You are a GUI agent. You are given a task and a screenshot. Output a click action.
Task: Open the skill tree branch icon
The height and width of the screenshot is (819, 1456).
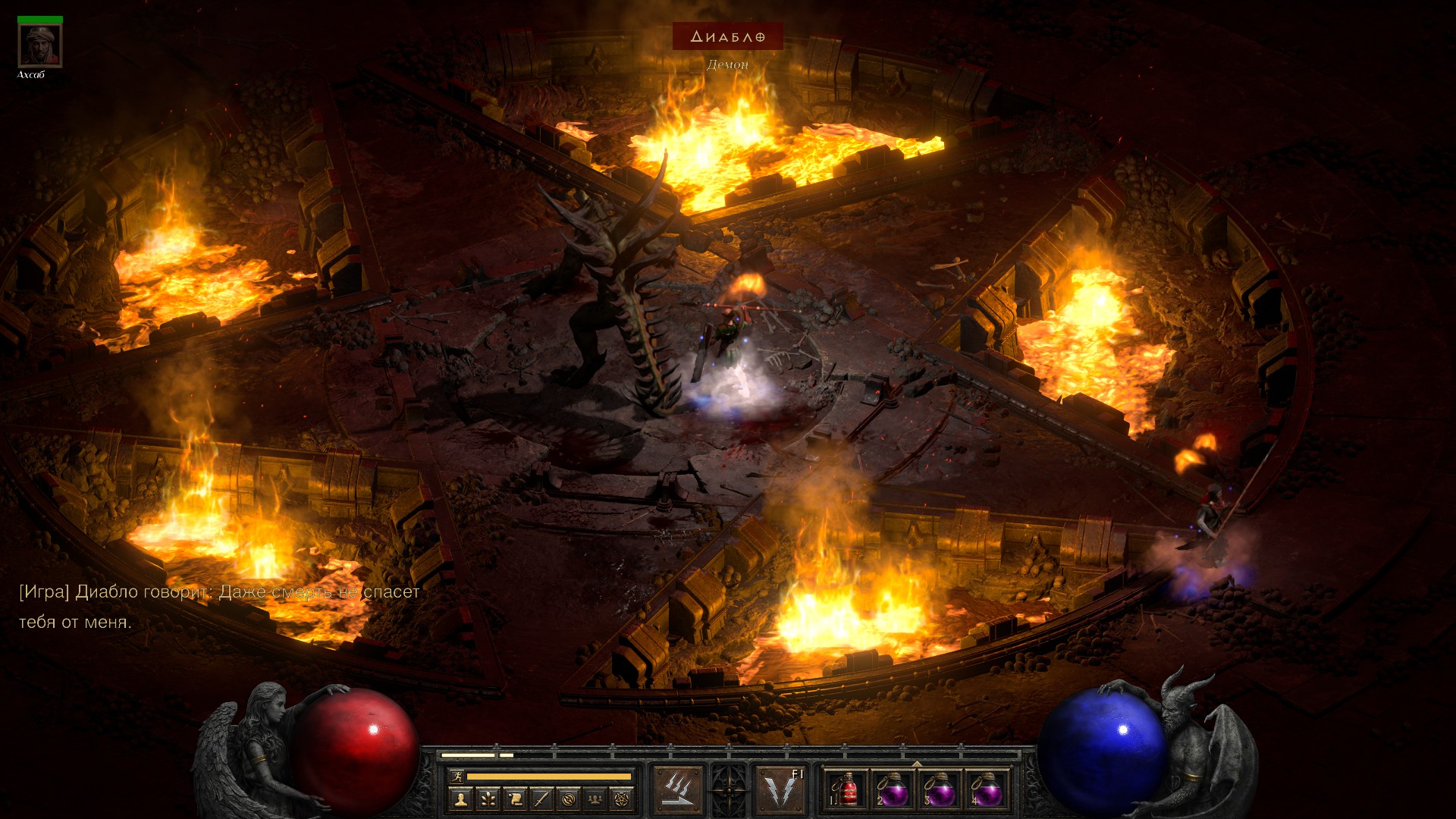click(488, 799)
